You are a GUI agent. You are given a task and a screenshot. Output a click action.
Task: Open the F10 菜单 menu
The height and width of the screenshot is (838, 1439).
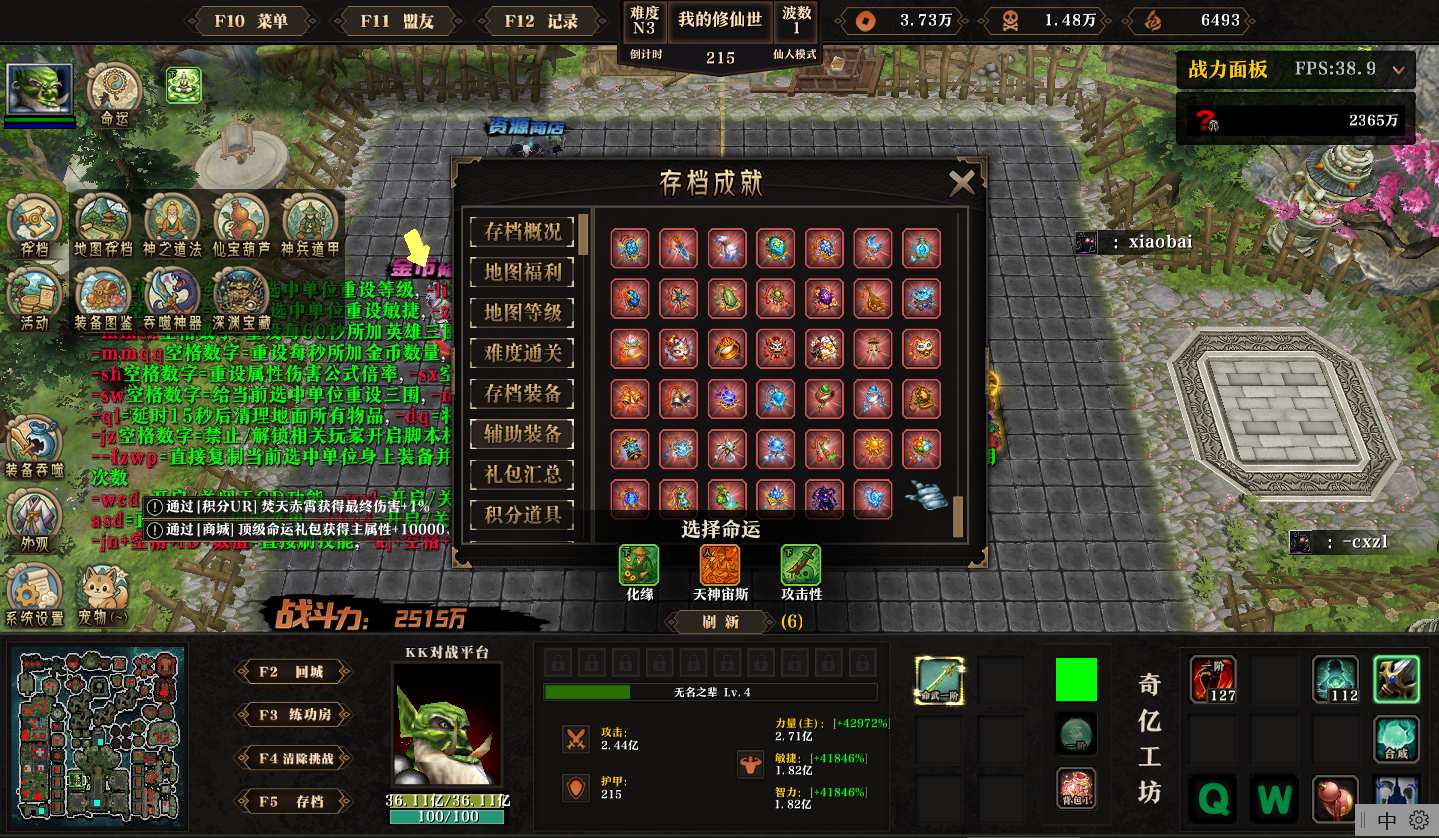pos(250,20)
